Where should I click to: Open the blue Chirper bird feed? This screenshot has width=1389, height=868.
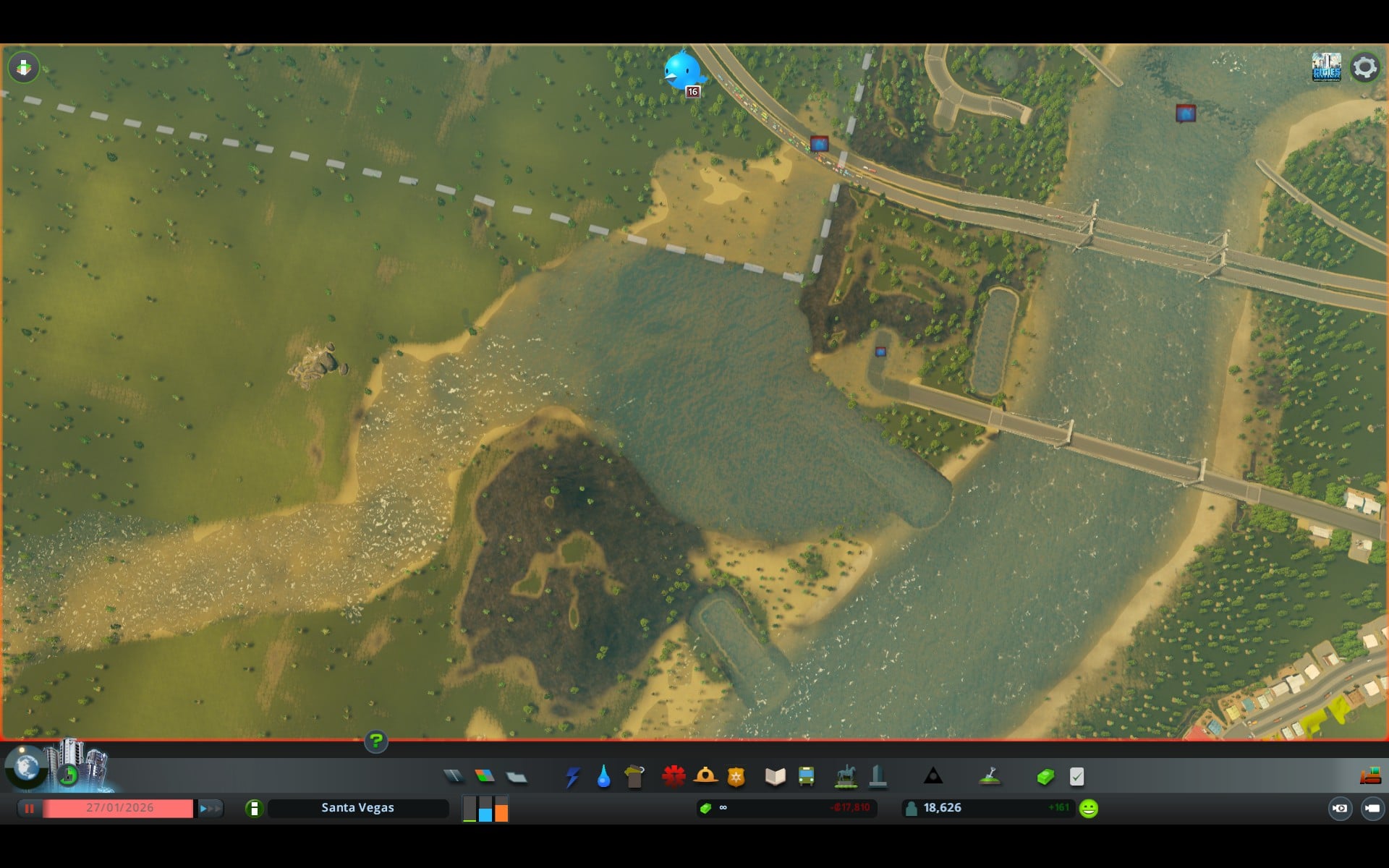coord(682,72)
